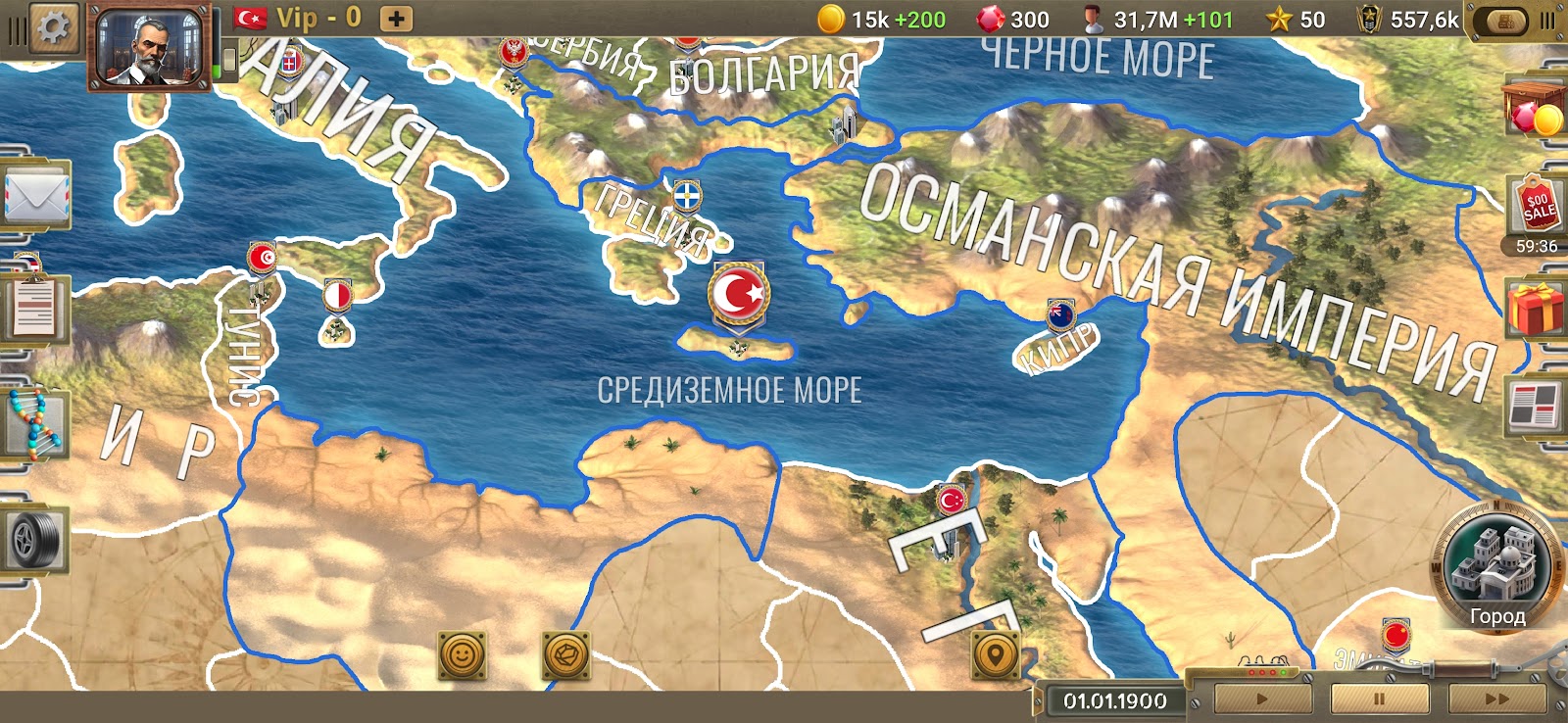This screenshot has width=1568, height=723.
Task: Open the mail envelope inbox
Action: (x=36, y=196)
